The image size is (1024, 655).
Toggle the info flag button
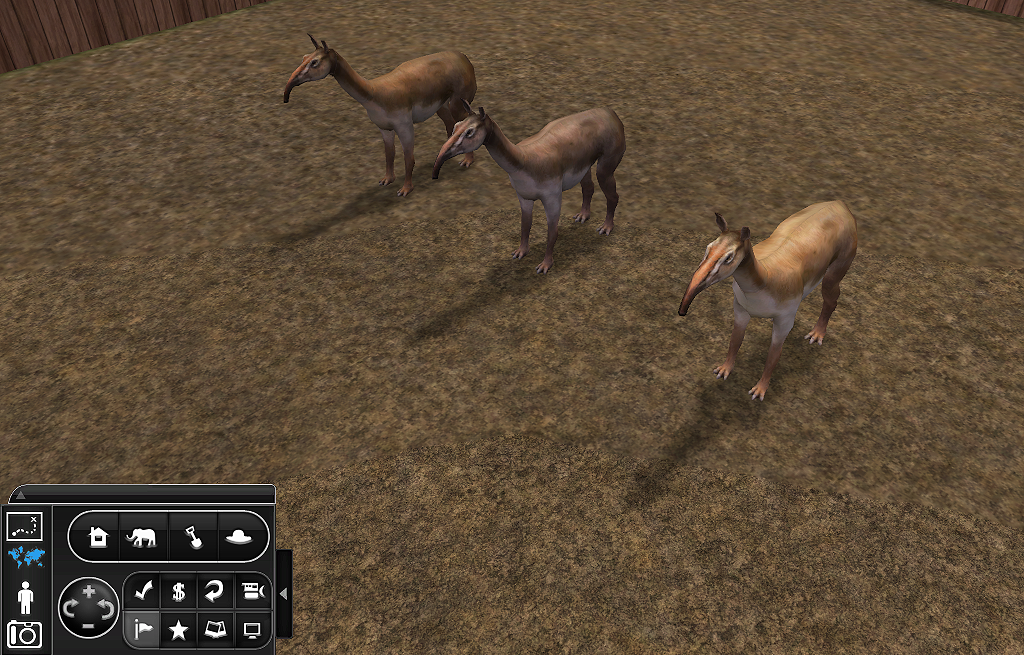click(x=141, y=629)
